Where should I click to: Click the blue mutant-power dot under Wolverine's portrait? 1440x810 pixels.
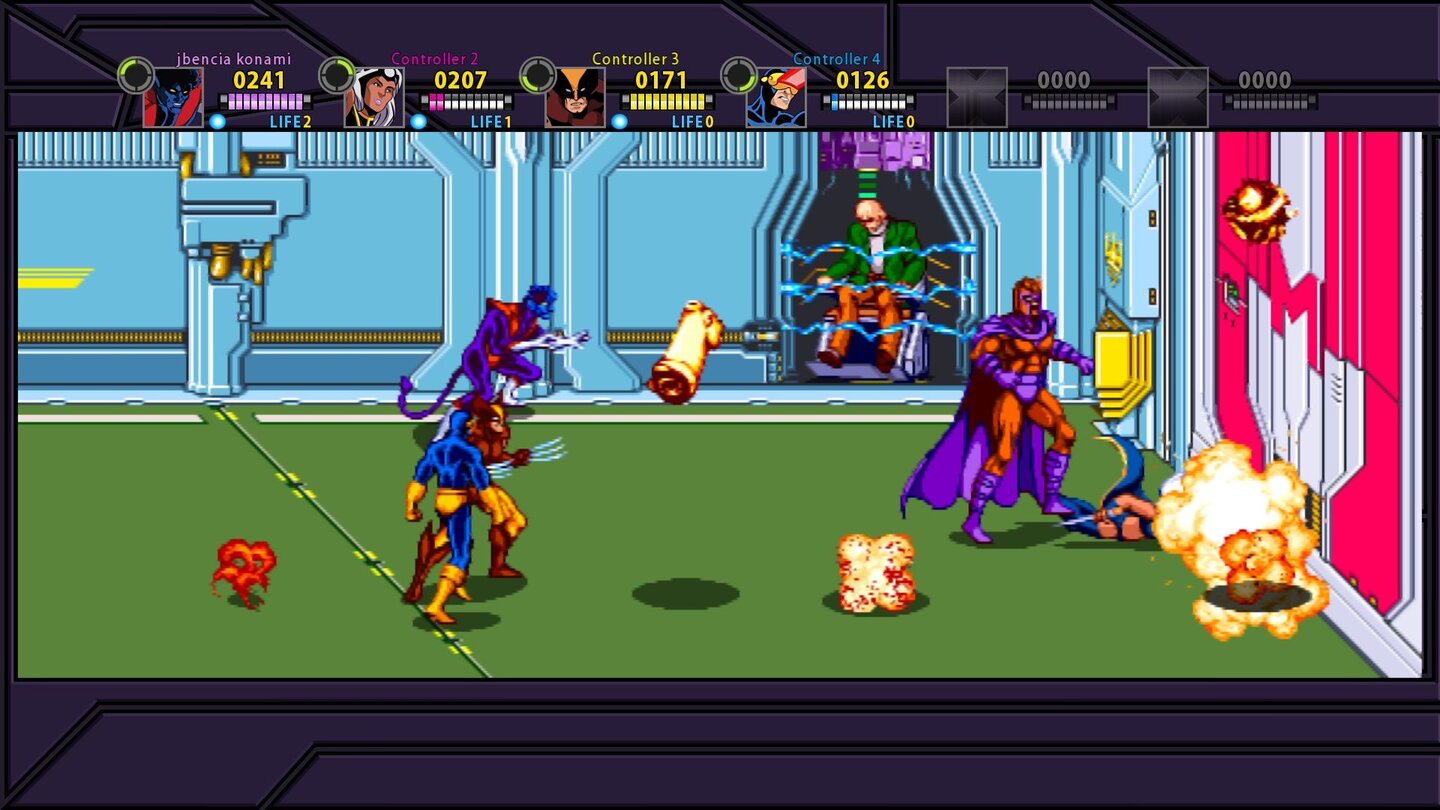[x=622, y=122]
